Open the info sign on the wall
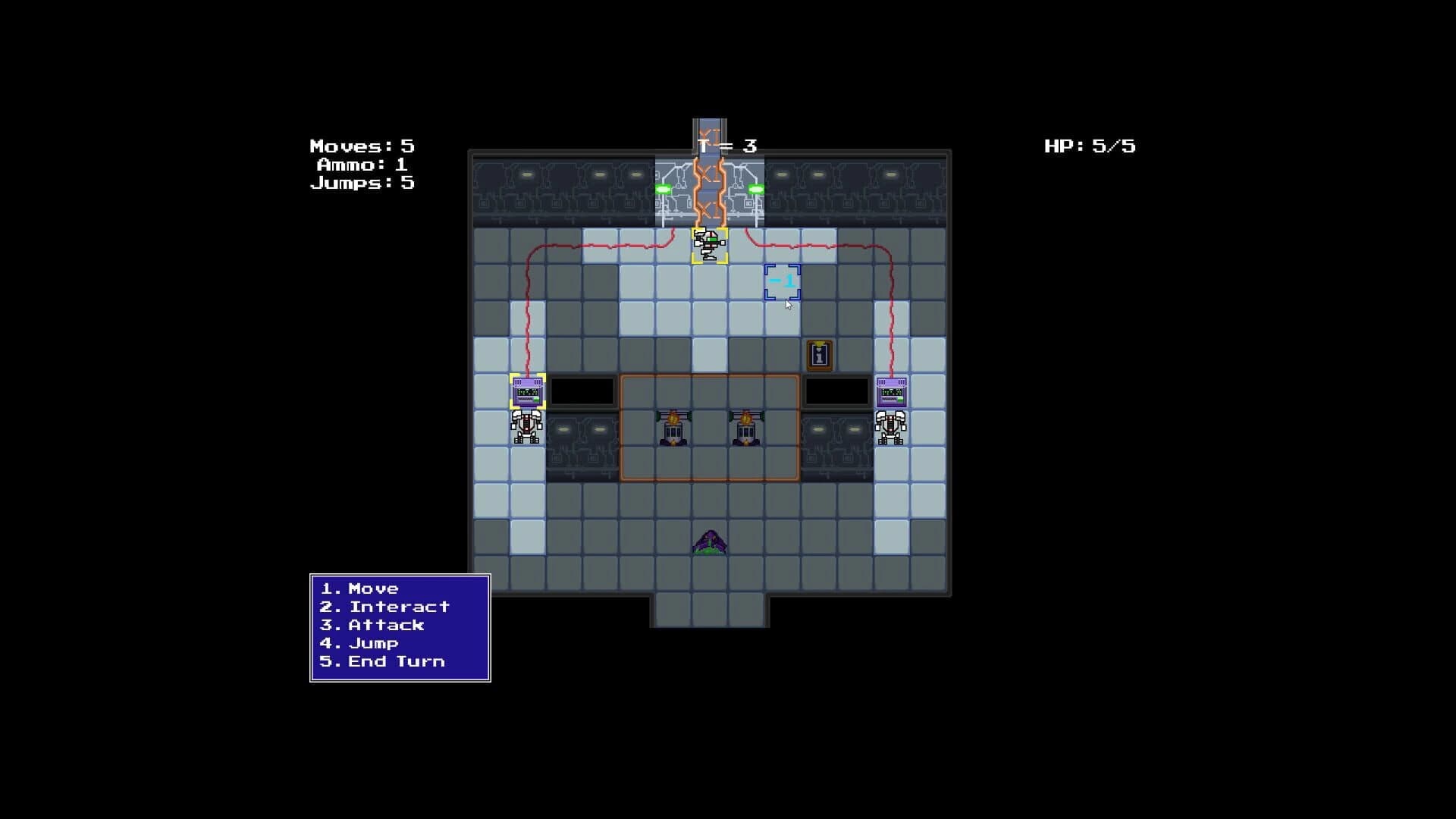1456x819 pixels. (x=817, y=356)
